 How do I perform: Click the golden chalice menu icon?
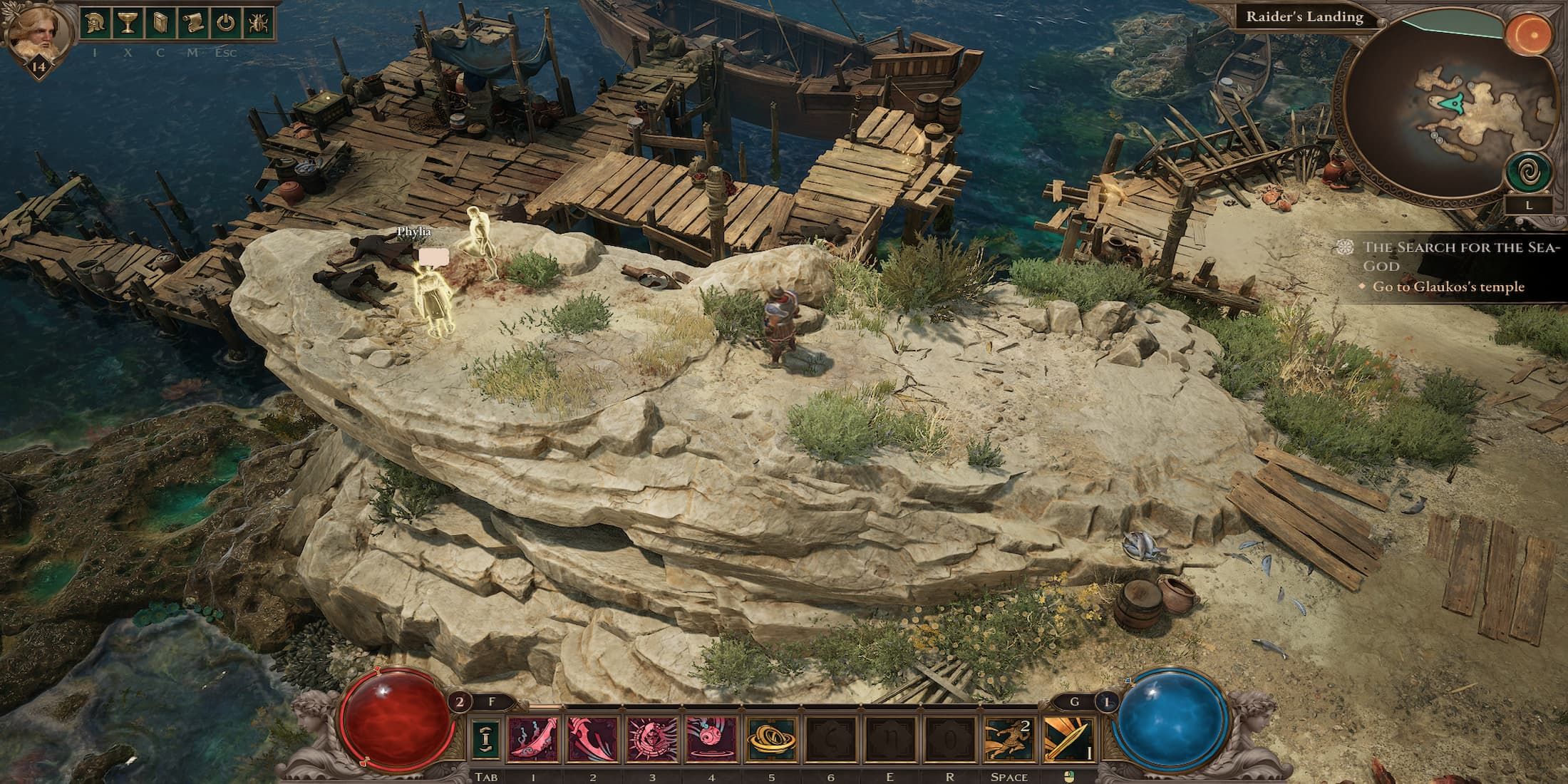click(127, 24)
